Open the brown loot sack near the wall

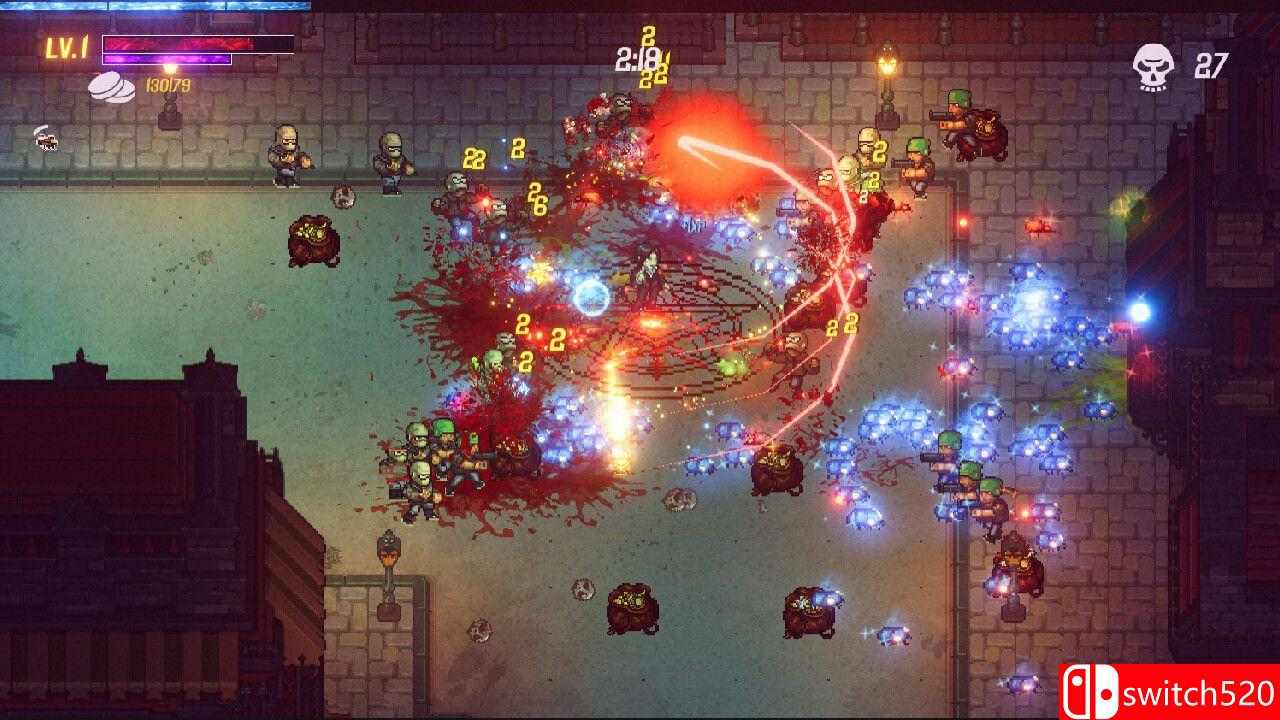[315, 240]
